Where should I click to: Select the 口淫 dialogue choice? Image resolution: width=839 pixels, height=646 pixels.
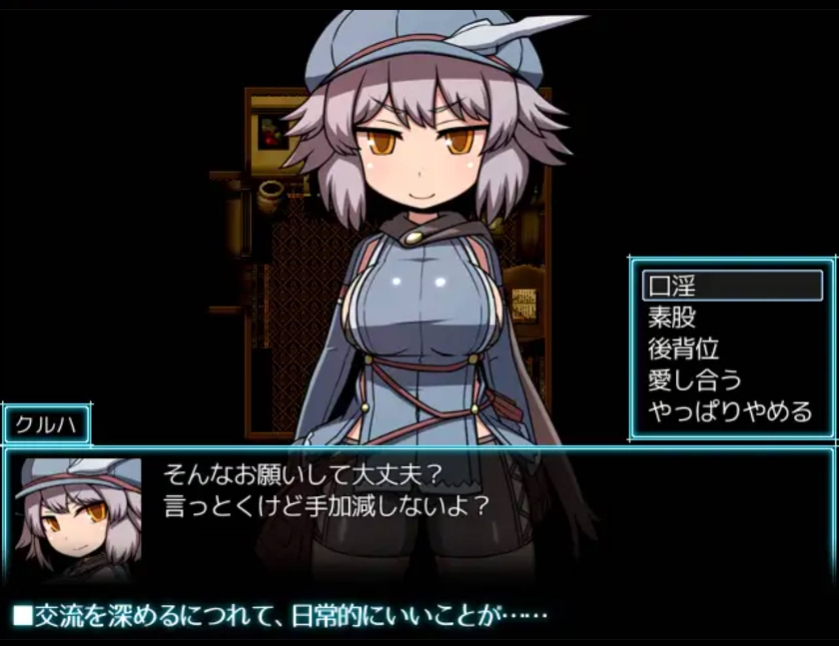[731, 285]
